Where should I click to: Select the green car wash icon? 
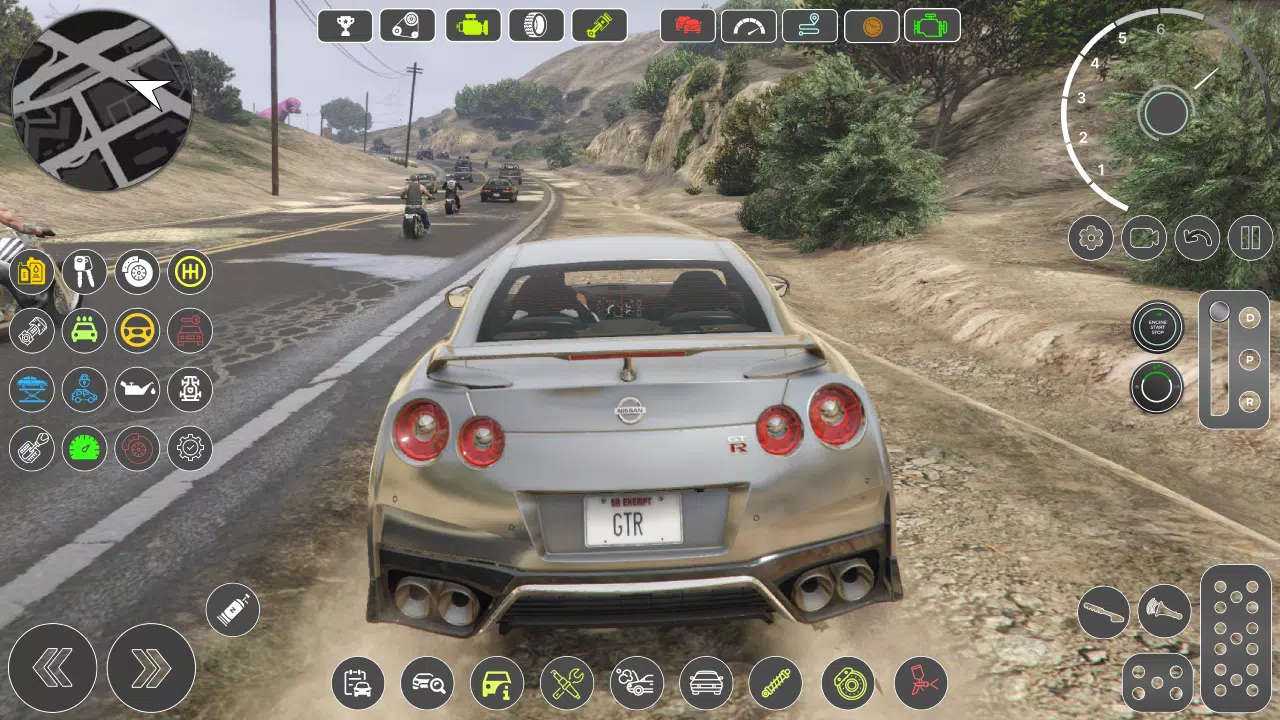pos(84,331)
